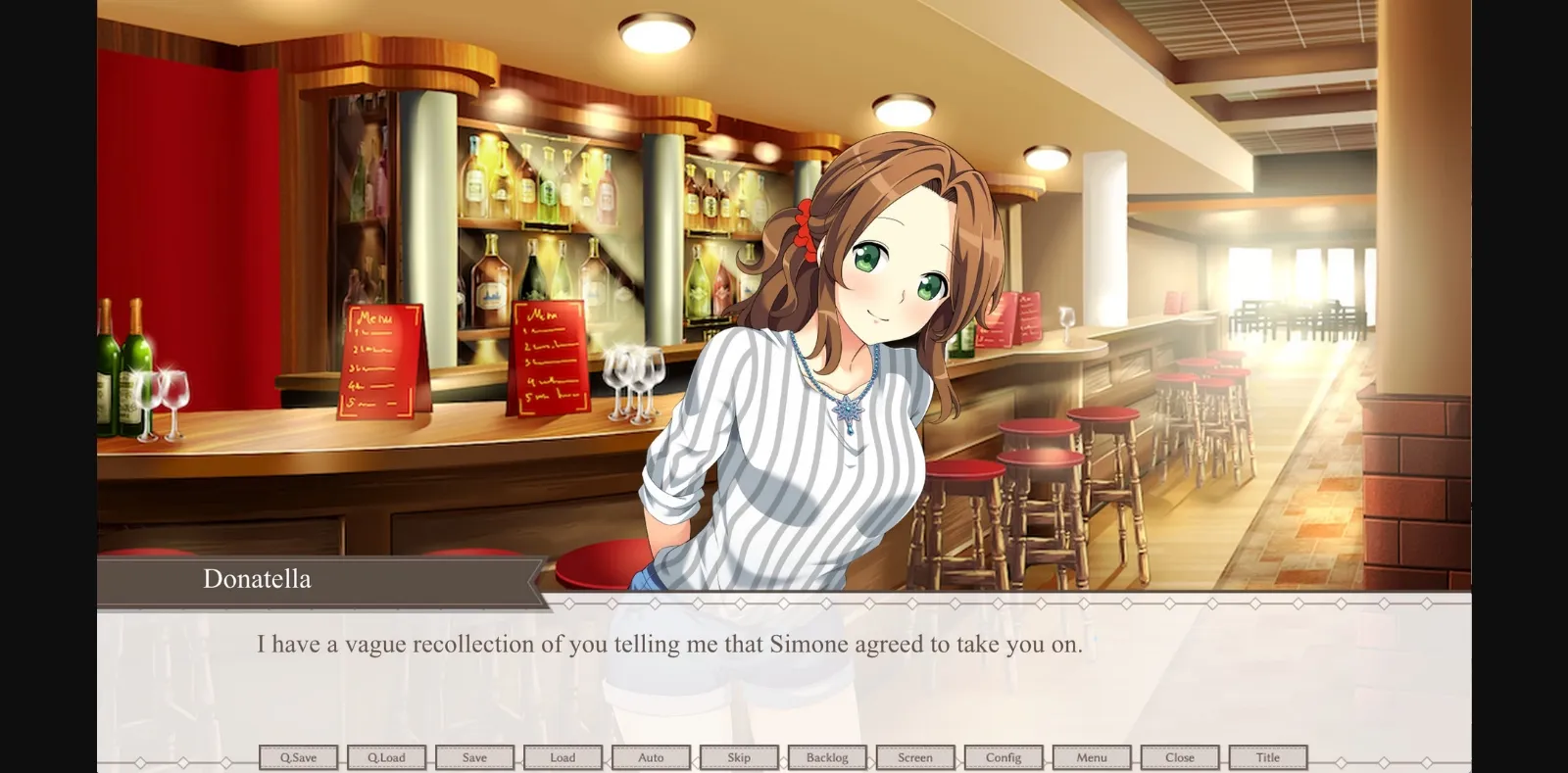Viewport: 1568px width, 773px height.
Task: Return to the Title screen
Action: coord(1268,756)
